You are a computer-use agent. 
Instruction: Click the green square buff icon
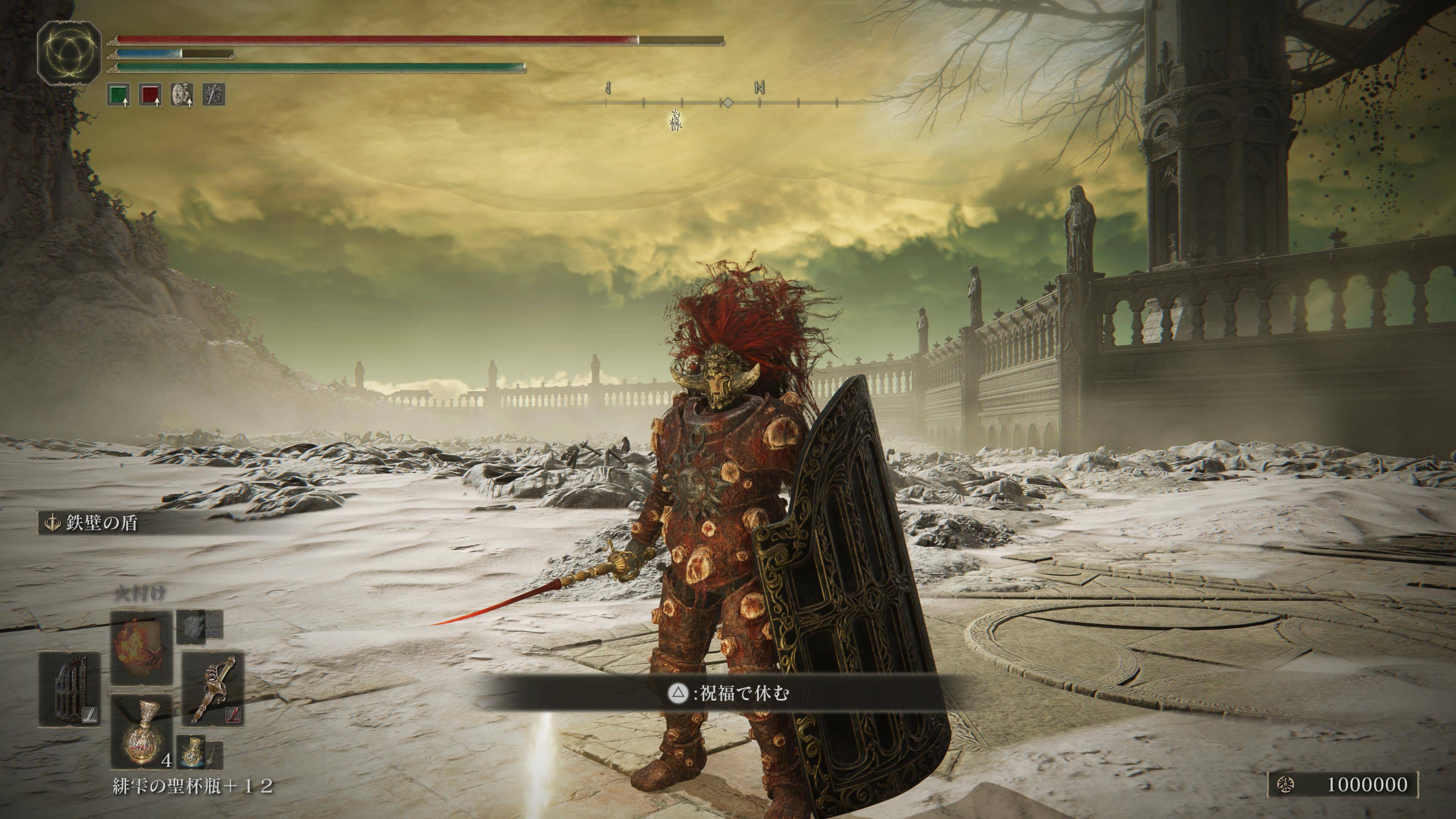pos(118,94)
